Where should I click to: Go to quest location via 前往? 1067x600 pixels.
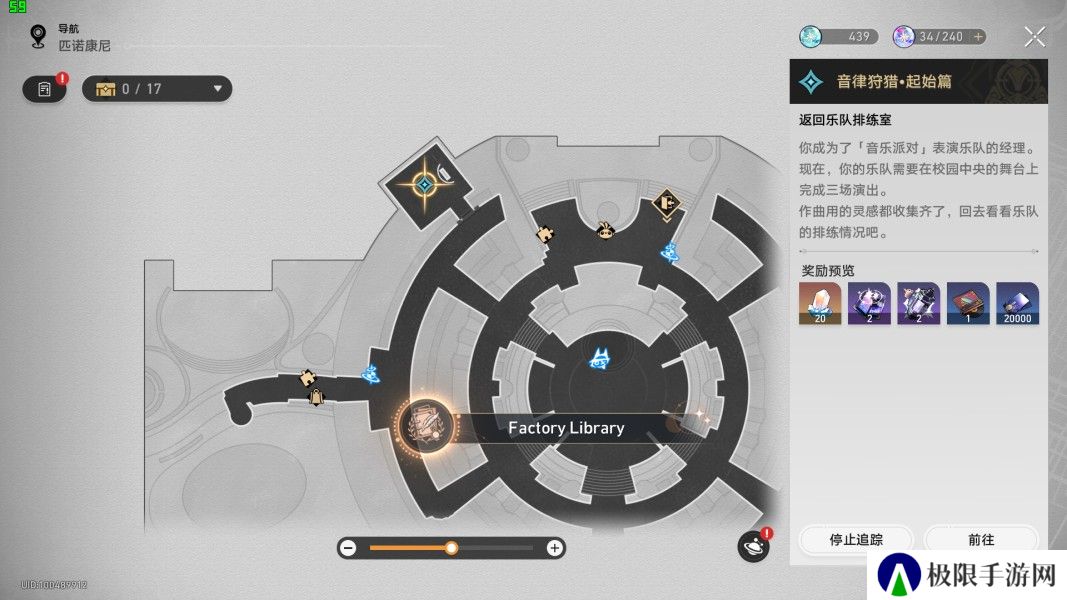pos(981,539)
